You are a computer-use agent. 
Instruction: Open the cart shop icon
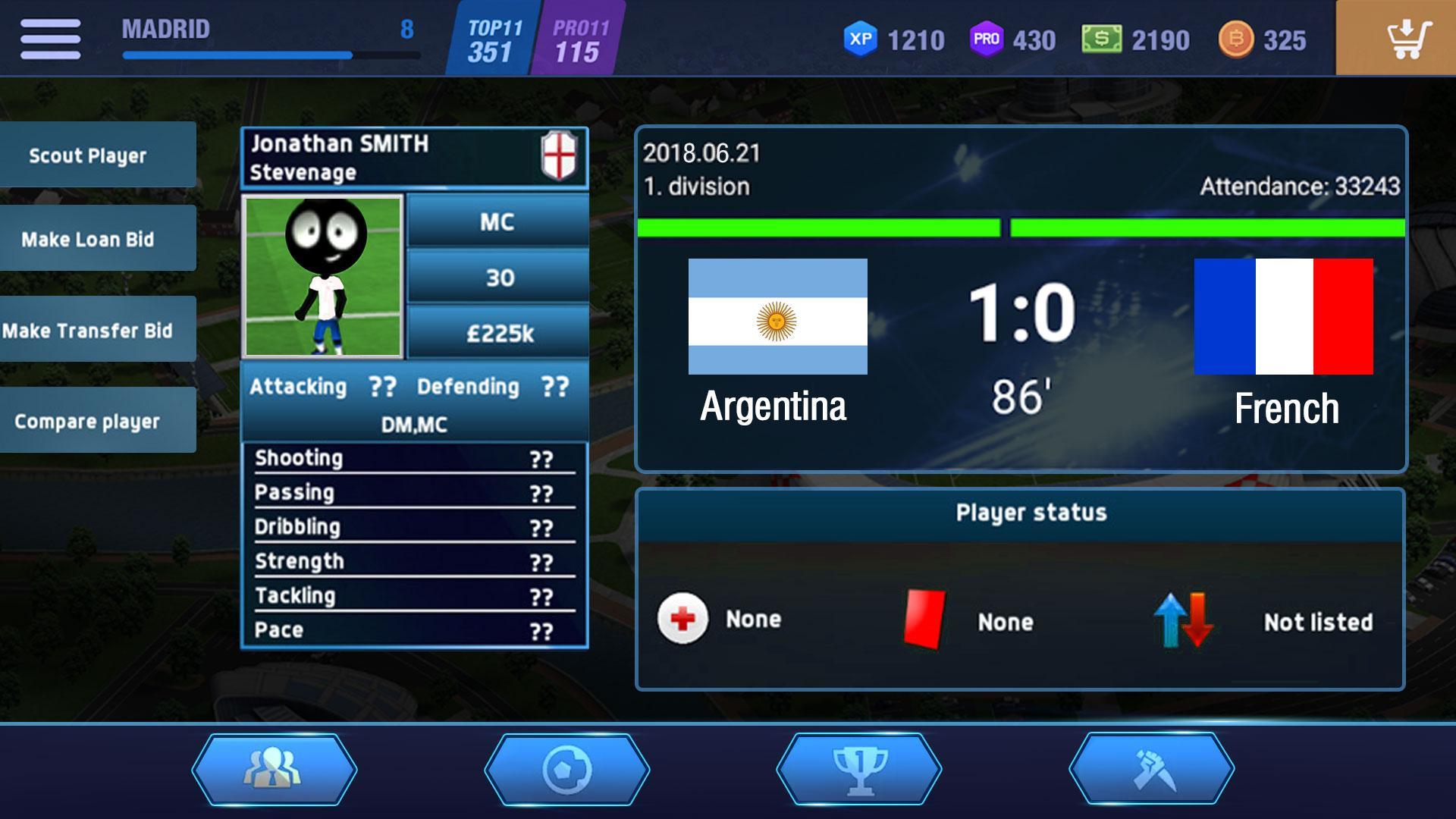click(1409, 40)
